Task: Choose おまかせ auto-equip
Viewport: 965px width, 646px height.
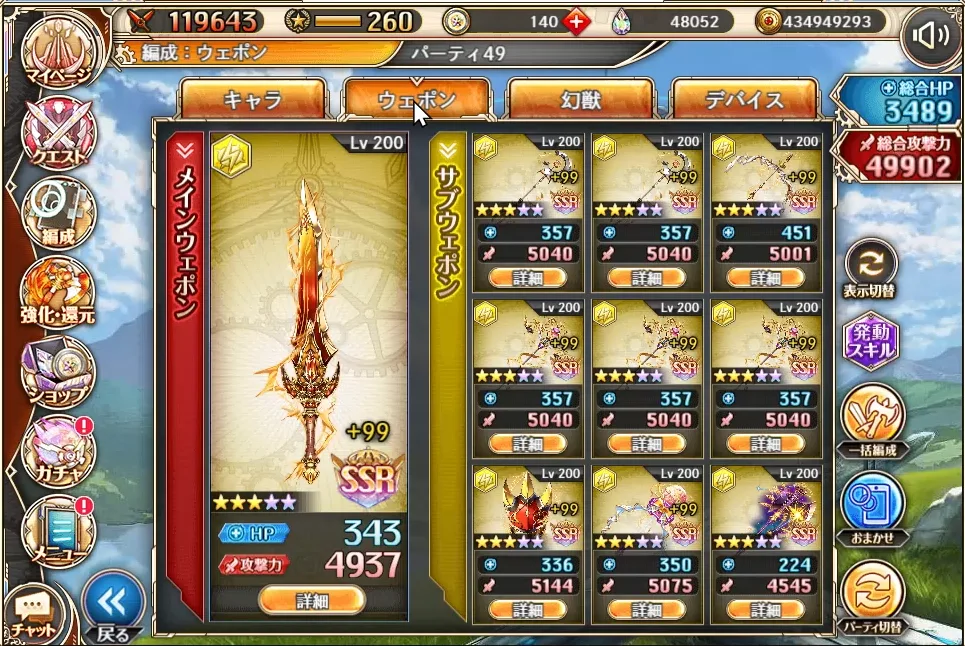Action: [x=871, y=507]
